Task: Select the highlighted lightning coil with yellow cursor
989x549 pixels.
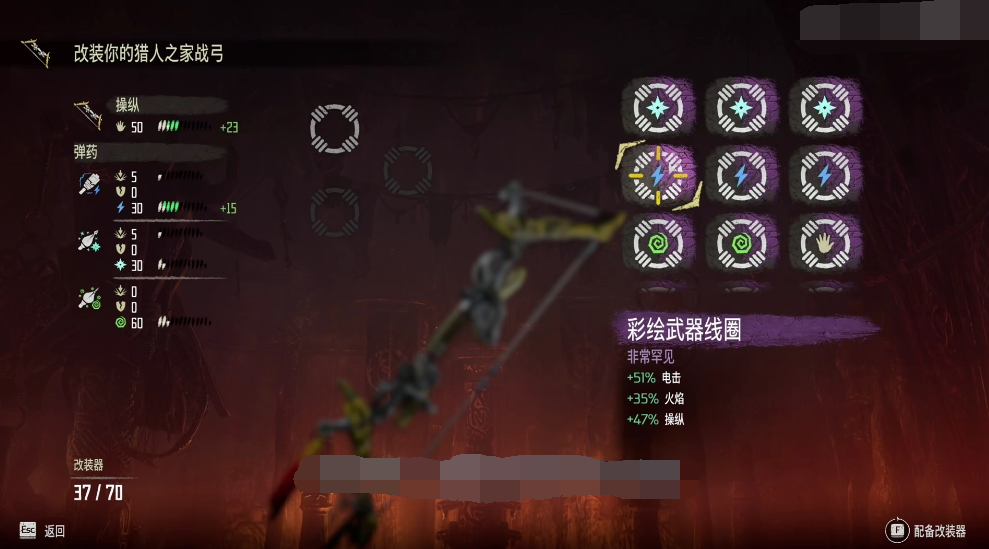Action: 658,175
